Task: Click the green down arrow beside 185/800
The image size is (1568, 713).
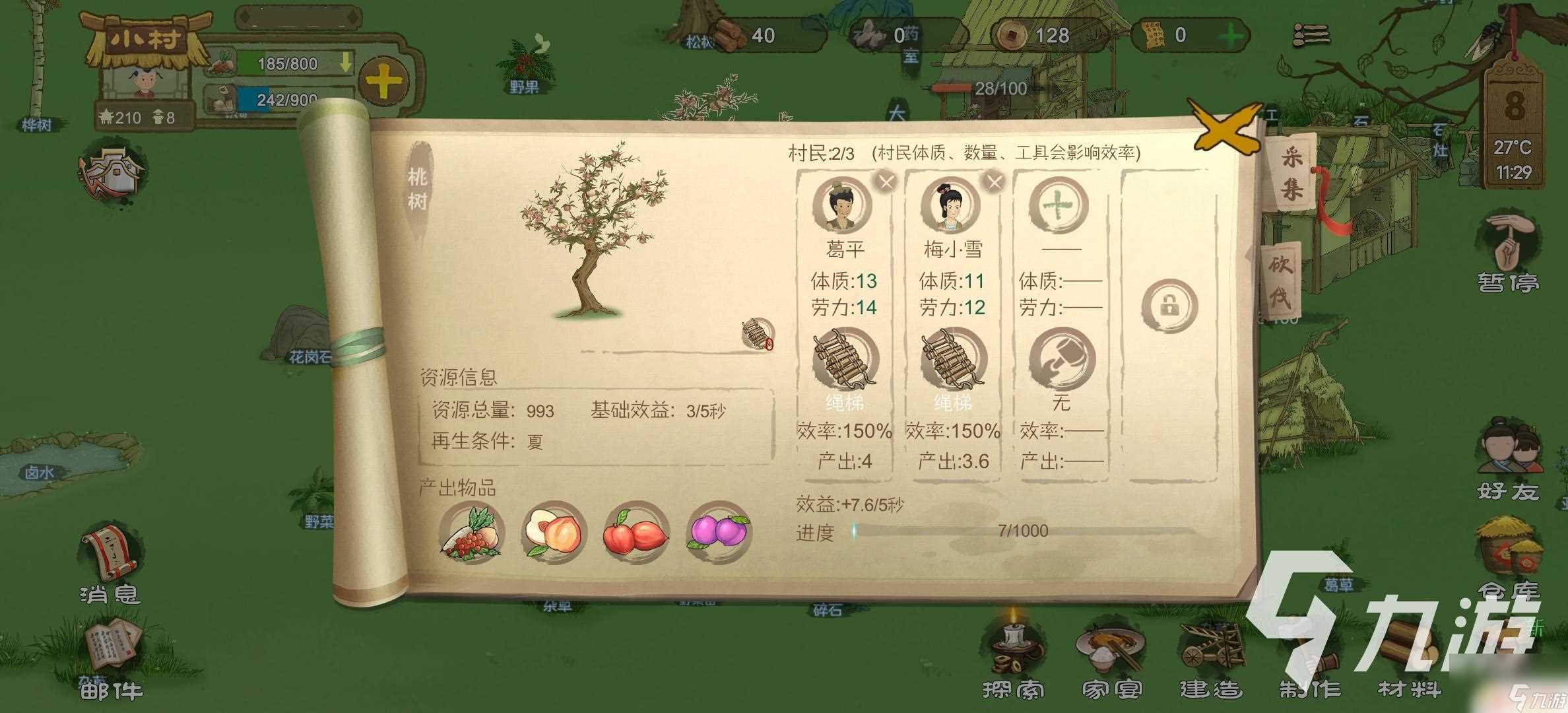Action: click(x=346, y=65)
